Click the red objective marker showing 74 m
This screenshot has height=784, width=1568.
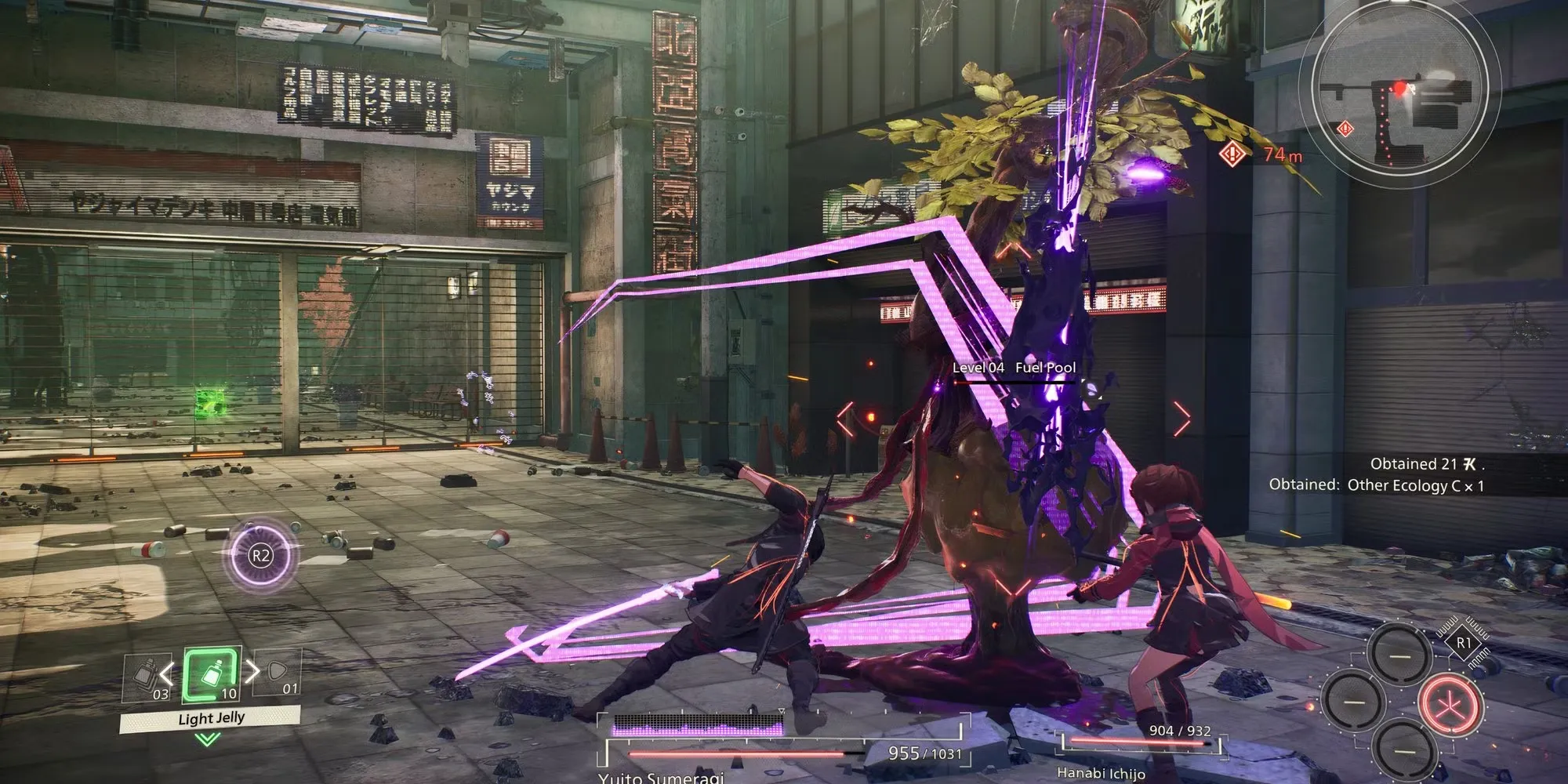click(x=1232, y=154)
